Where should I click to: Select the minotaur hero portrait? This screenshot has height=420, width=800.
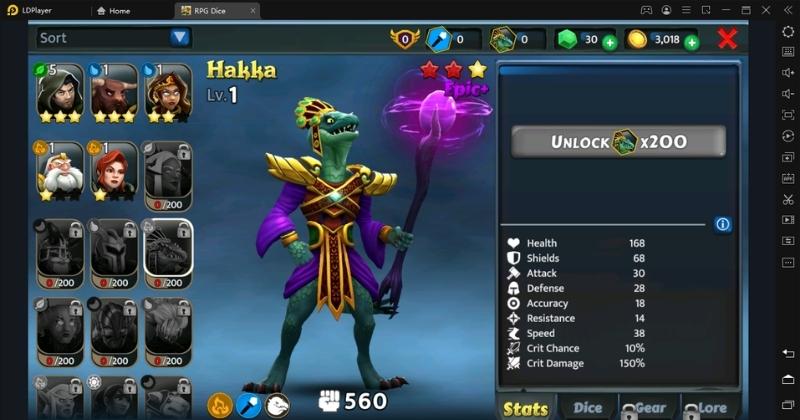114,93
